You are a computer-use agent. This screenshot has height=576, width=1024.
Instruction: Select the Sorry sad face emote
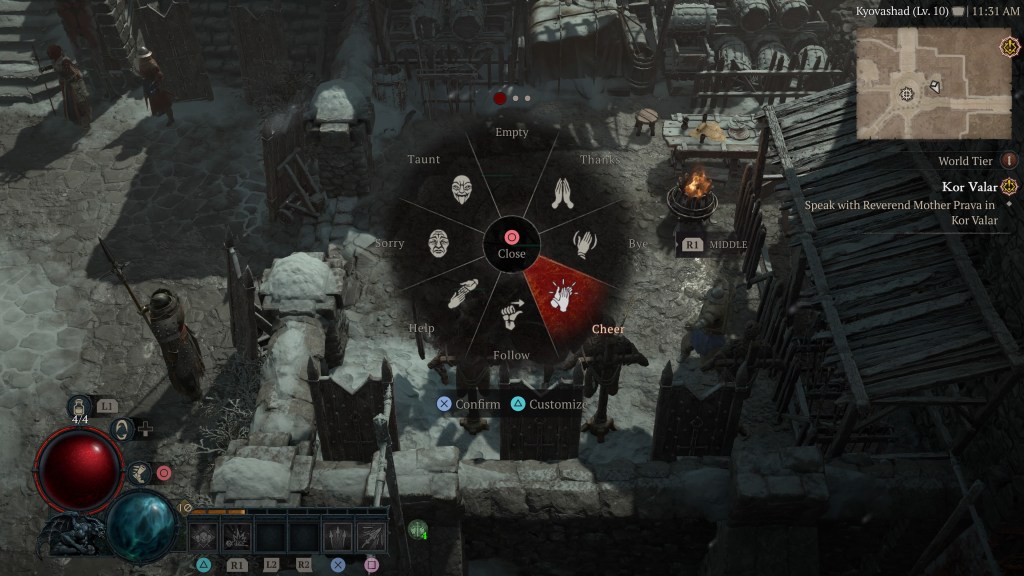pyautogui.click(x=438, y=243)
